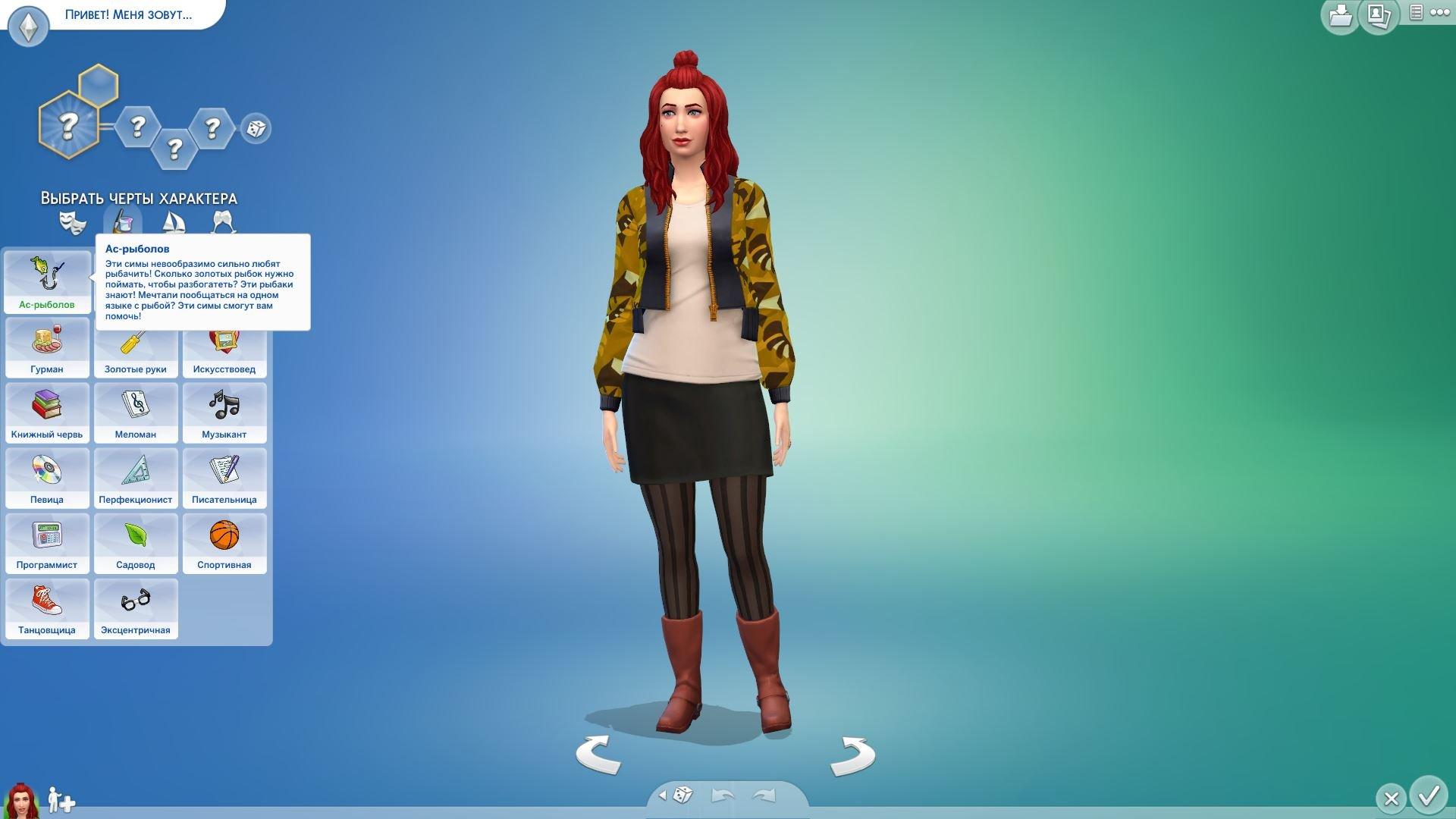The image size is (1456, 819).
Task: Confirm the Sim with the green checkmark
Action: [1429, 795]
